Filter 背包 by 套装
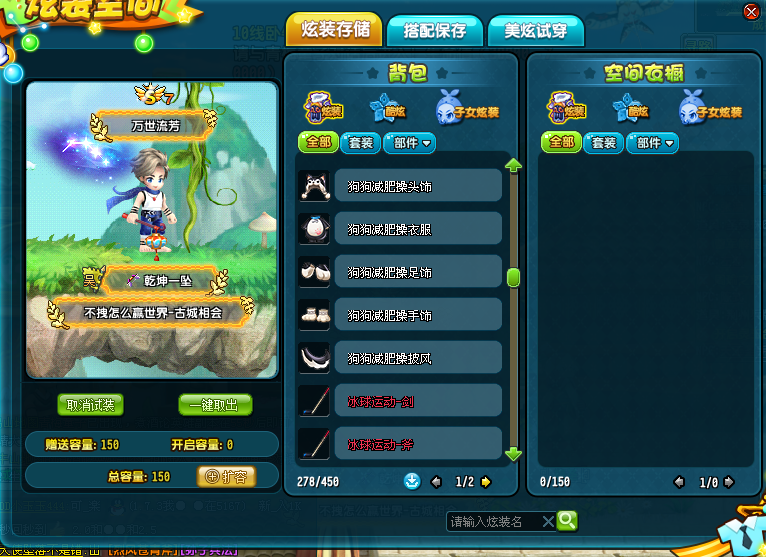Image resolution: width=766 pixels, height=557 pixels. coord(360,143)
